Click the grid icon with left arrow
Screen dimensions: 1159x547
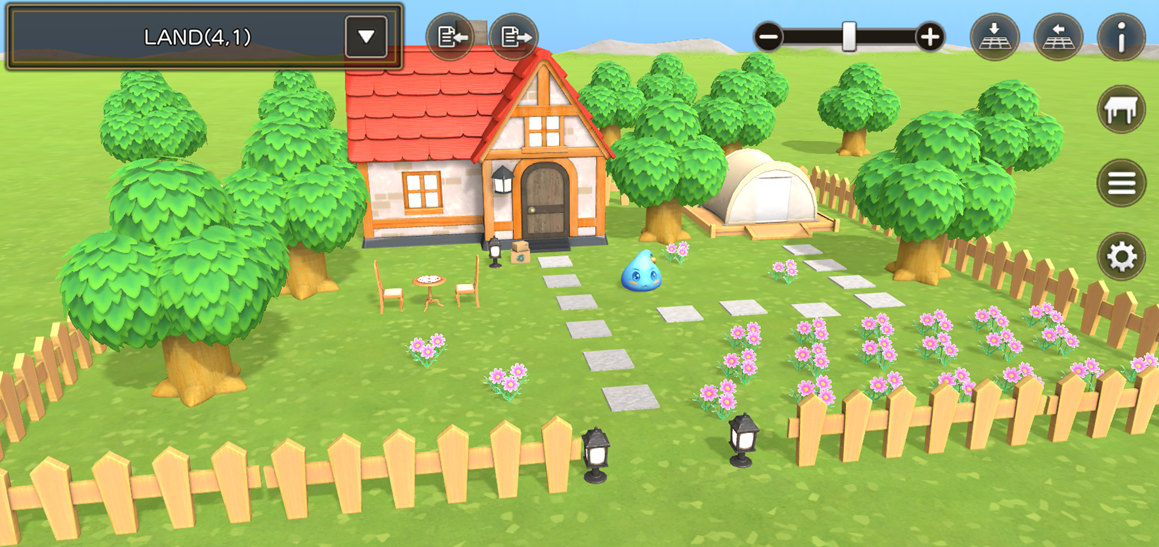[x=1058, y=38]
